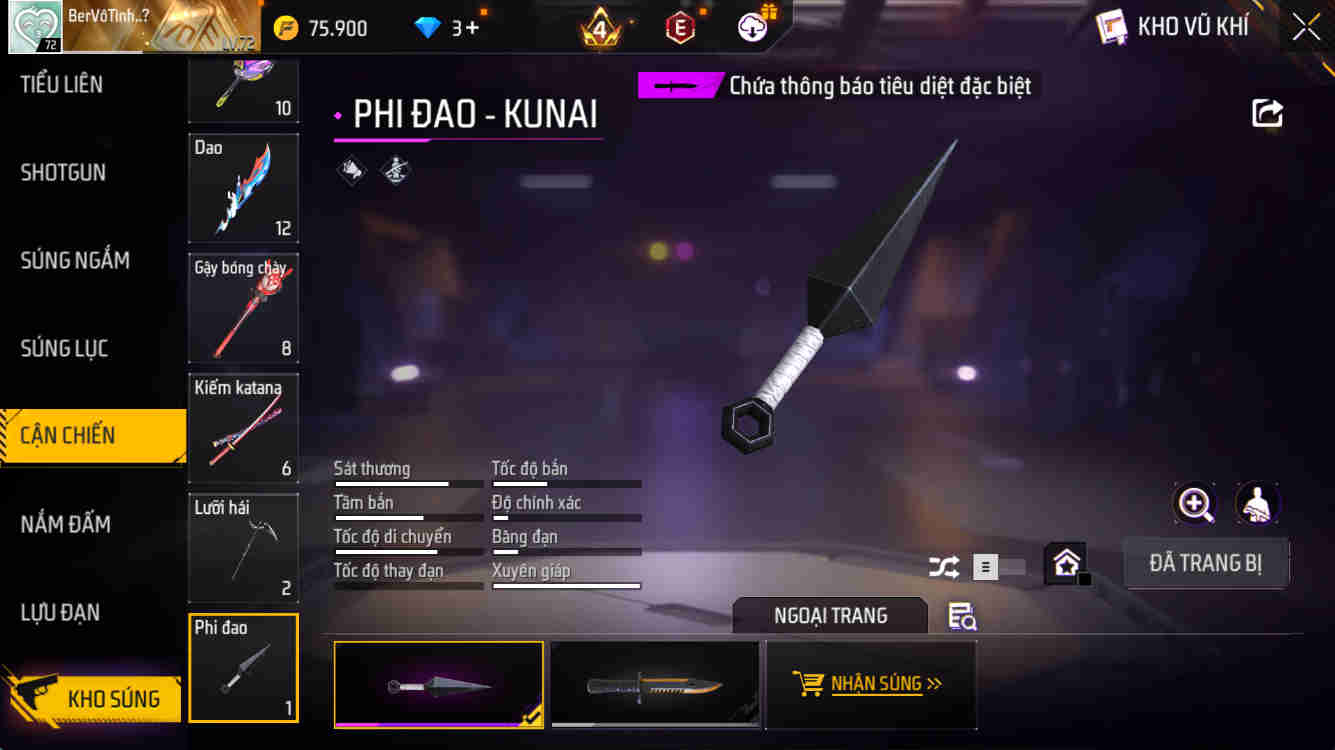The height and width of the screenshot is (750, 1335).
Task: Open the skin search list icon
Action: point(962,618)
